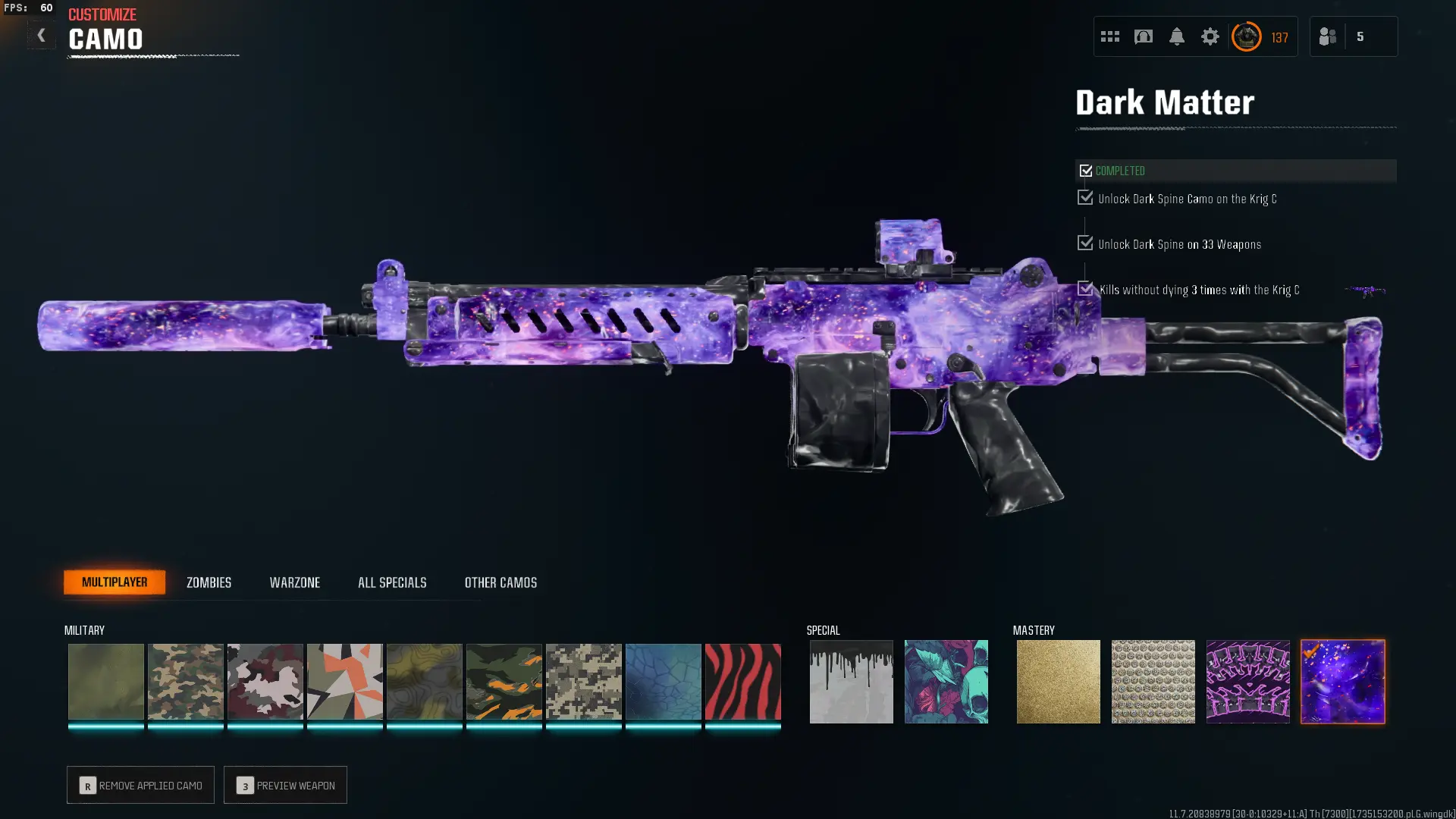Open the grid menu icon
The height and width of the screenshot is (819, 1456).
click(1109, 36)
